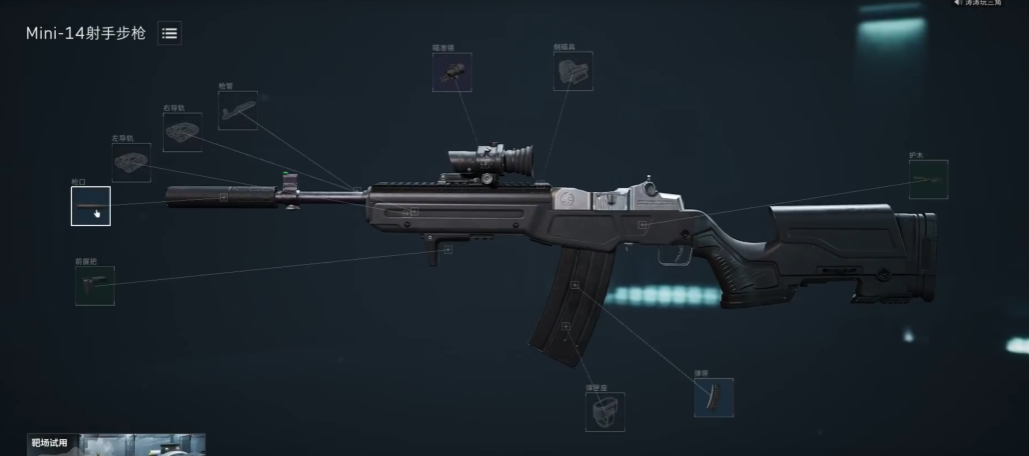Choose the barrel (枪管) attachment slot
Screen dimensions: 1029x456
coord(237,110)
